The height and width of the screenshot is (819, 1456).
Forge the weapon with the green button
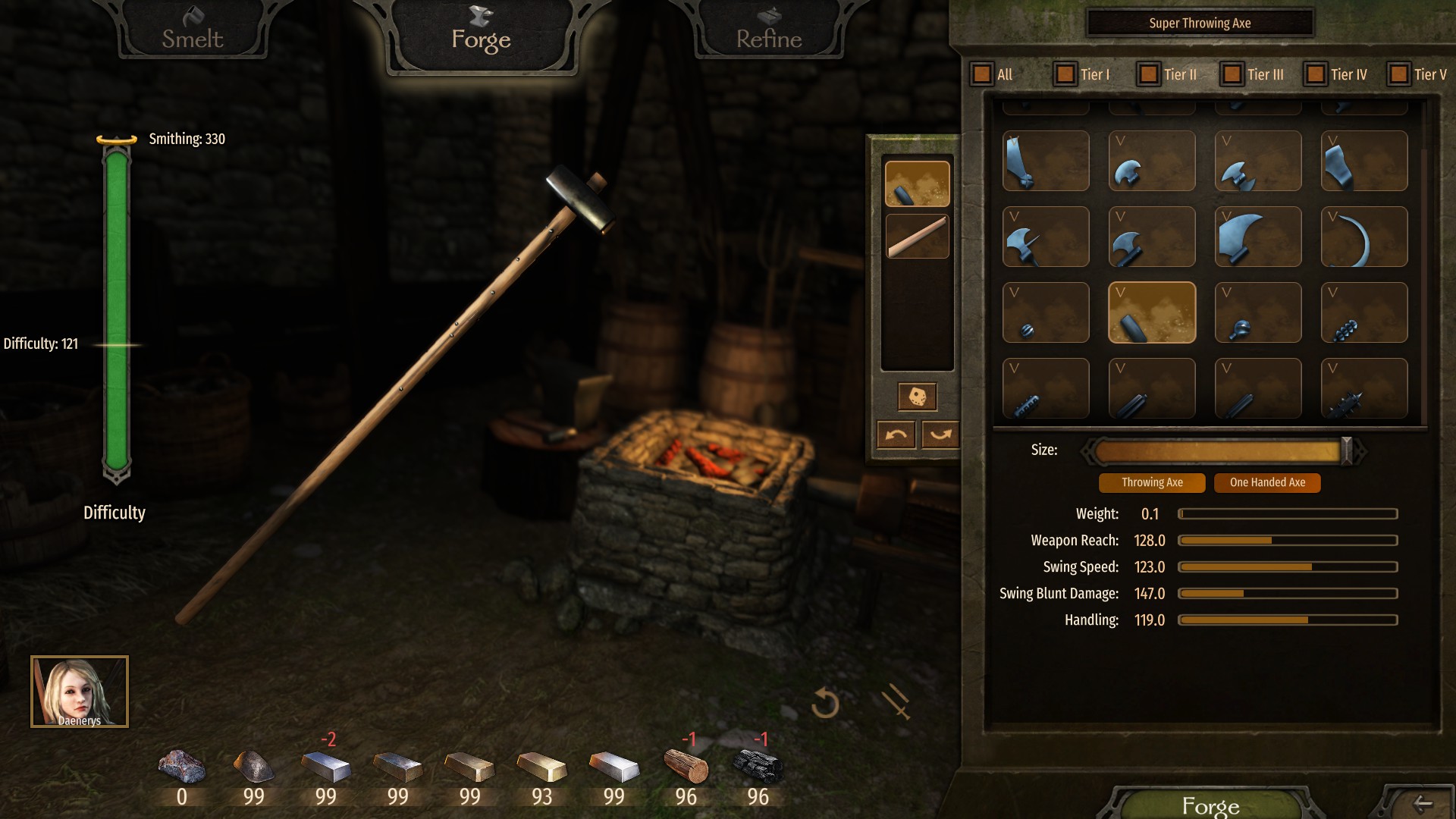pyautogui.click(x=1210, y=805)
